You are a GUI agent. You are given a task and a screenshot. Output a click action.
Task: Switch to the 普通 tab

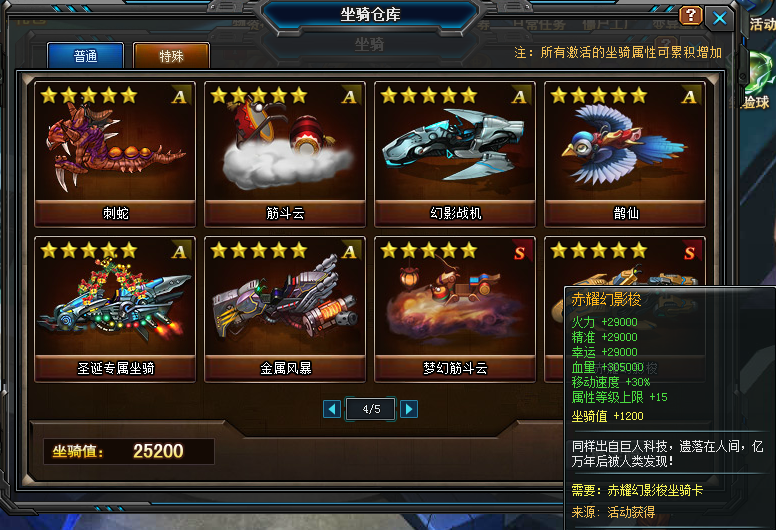click(86, 56)
